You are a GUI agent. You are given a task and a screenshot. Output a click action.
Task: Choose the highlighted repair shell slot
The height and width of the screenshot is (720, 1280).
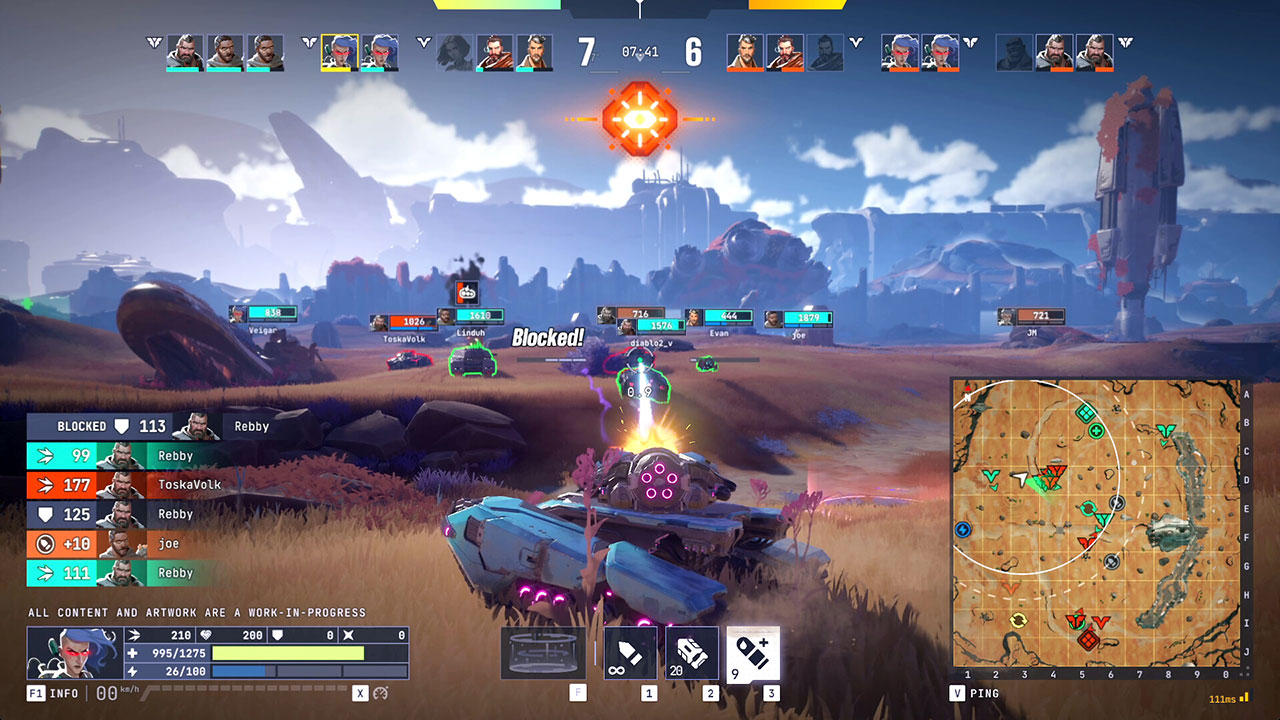coord(753,653)
